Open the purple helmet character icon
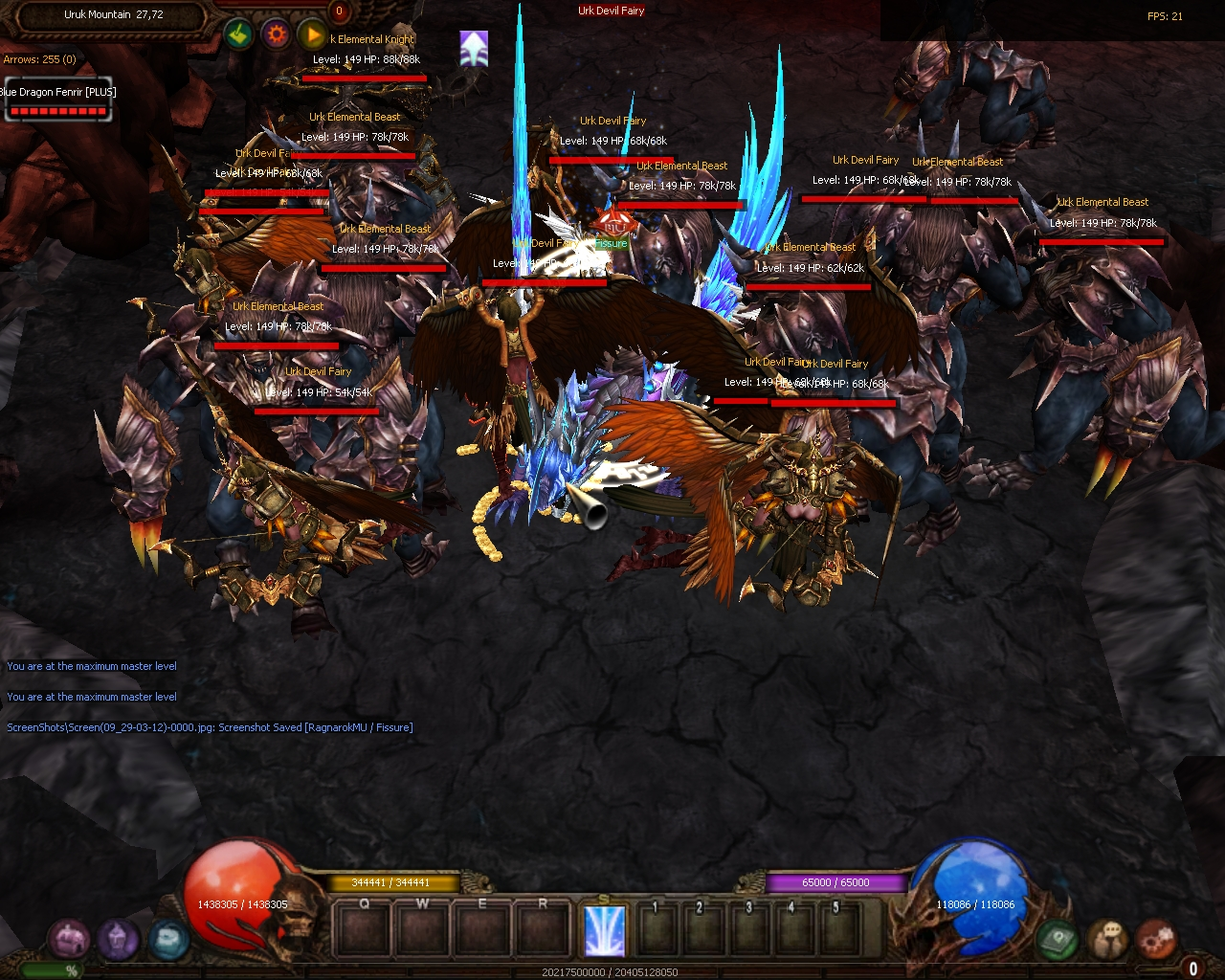1225x980 pixels. [x=118, y=940]
